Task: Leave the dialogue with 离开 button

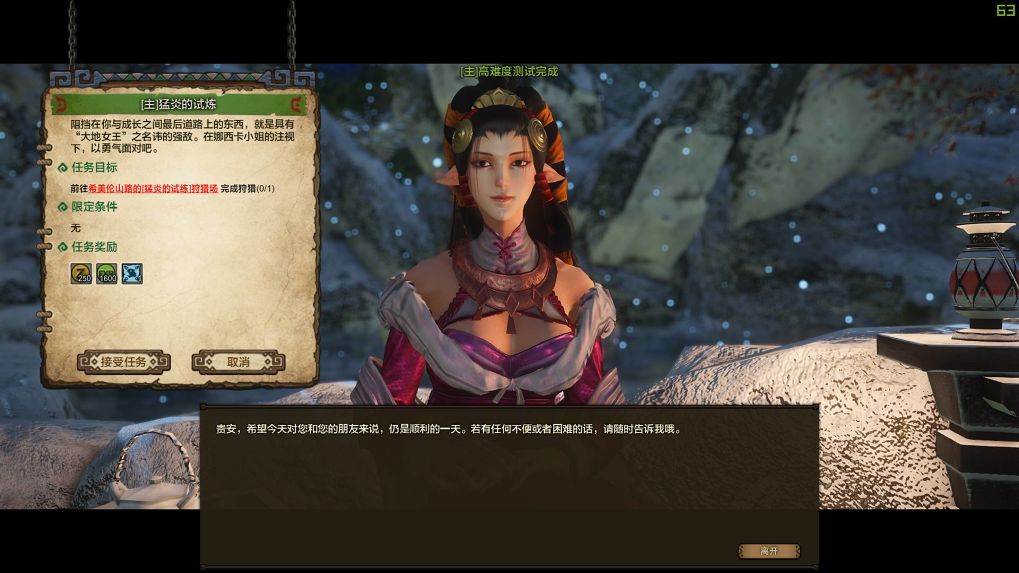Action: (769, 551)
